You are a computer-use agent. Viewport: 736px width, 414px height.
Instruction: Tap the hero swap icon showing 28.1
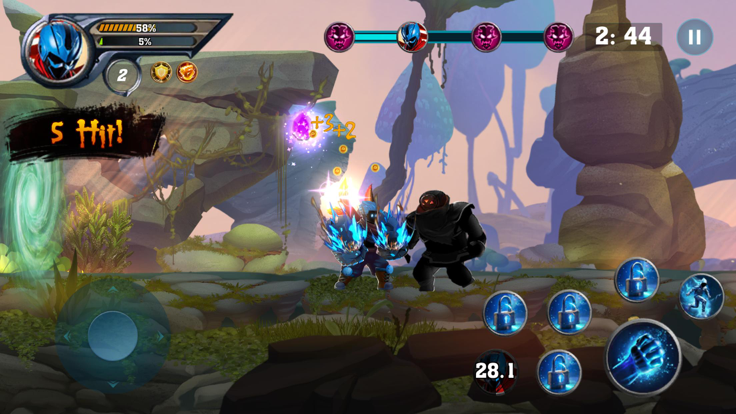(495, 372)
